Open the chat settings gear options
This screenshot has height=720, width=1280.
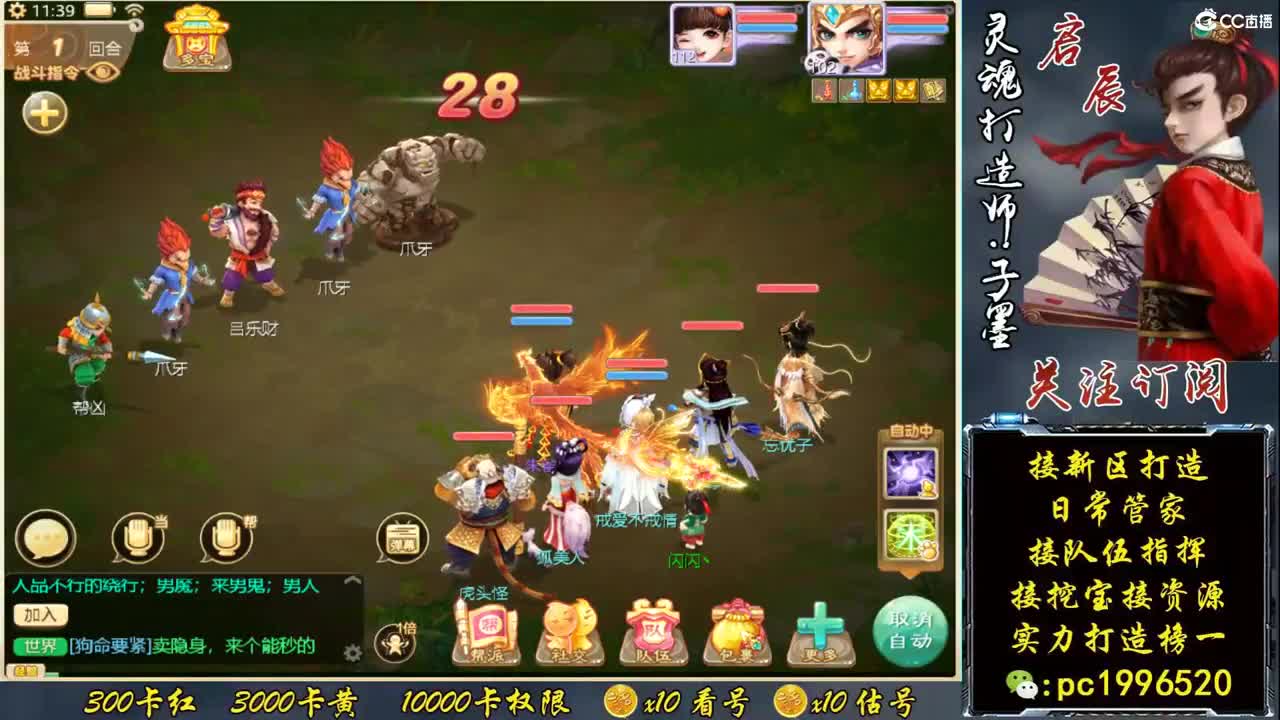[x=352, y=649]
